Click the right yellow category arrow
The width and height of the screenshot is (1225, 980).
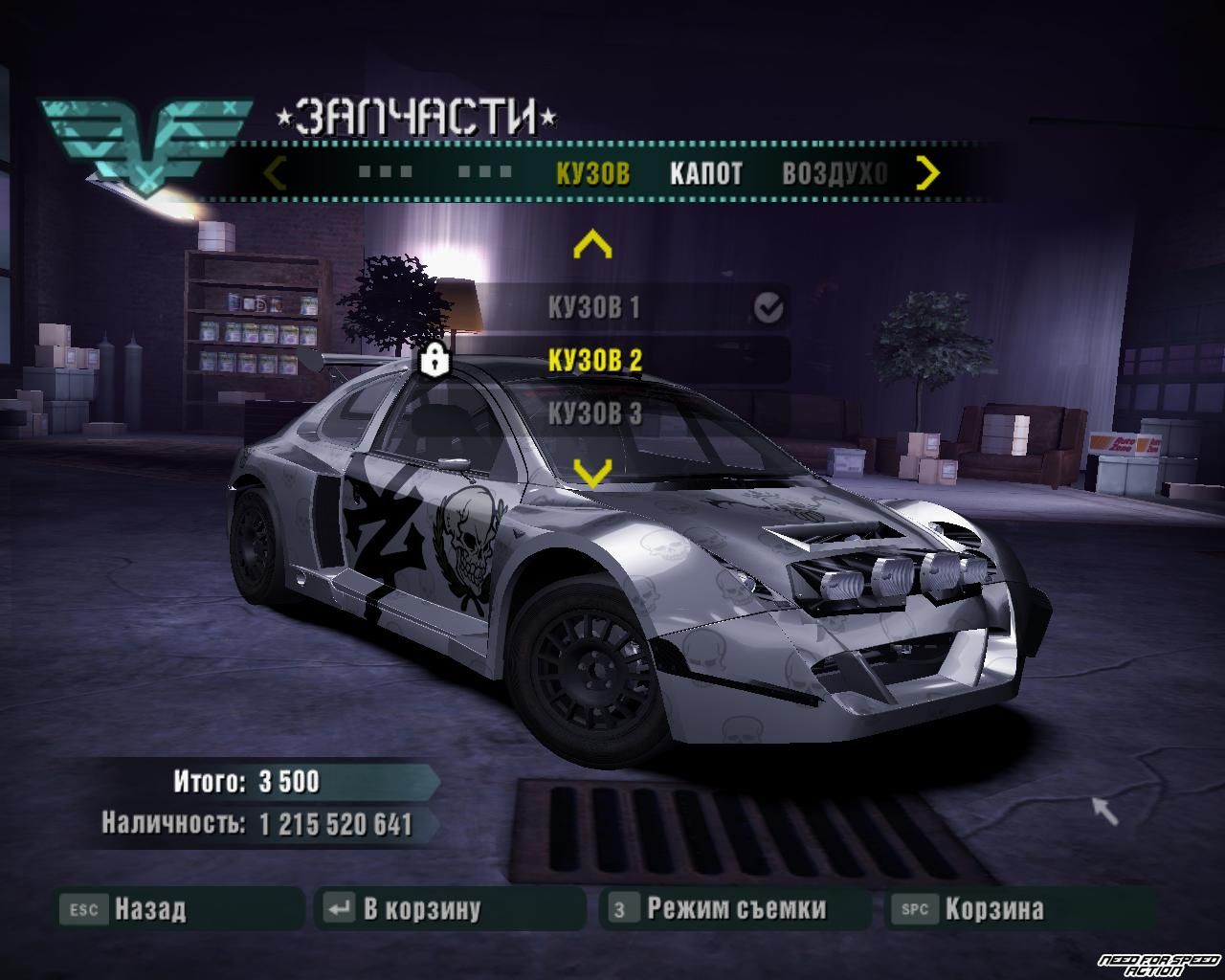click(x=927, y=173)
